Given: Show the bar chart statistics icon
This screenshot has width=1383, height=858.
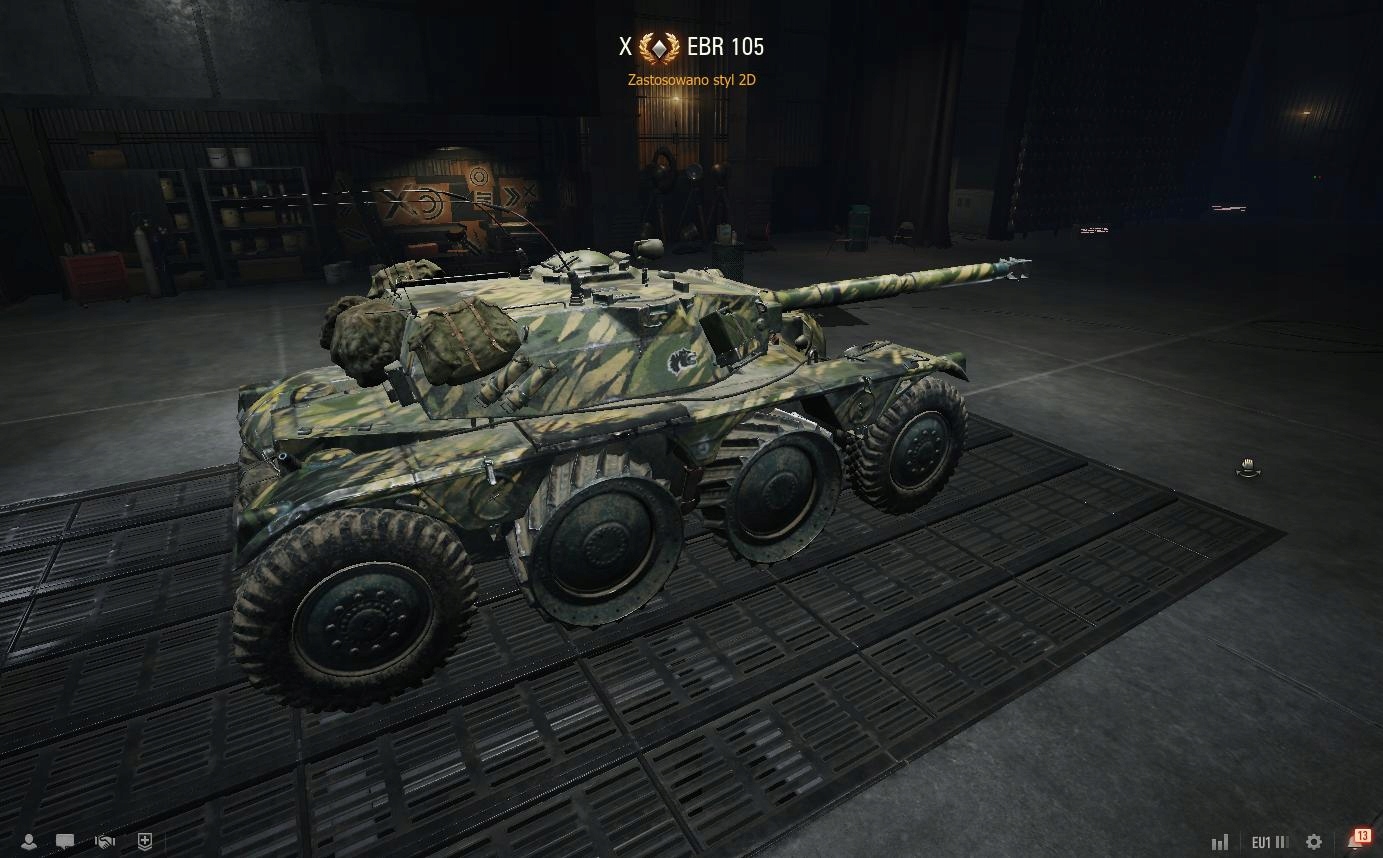Looking at the screenshot, I should click(1220, 842).
